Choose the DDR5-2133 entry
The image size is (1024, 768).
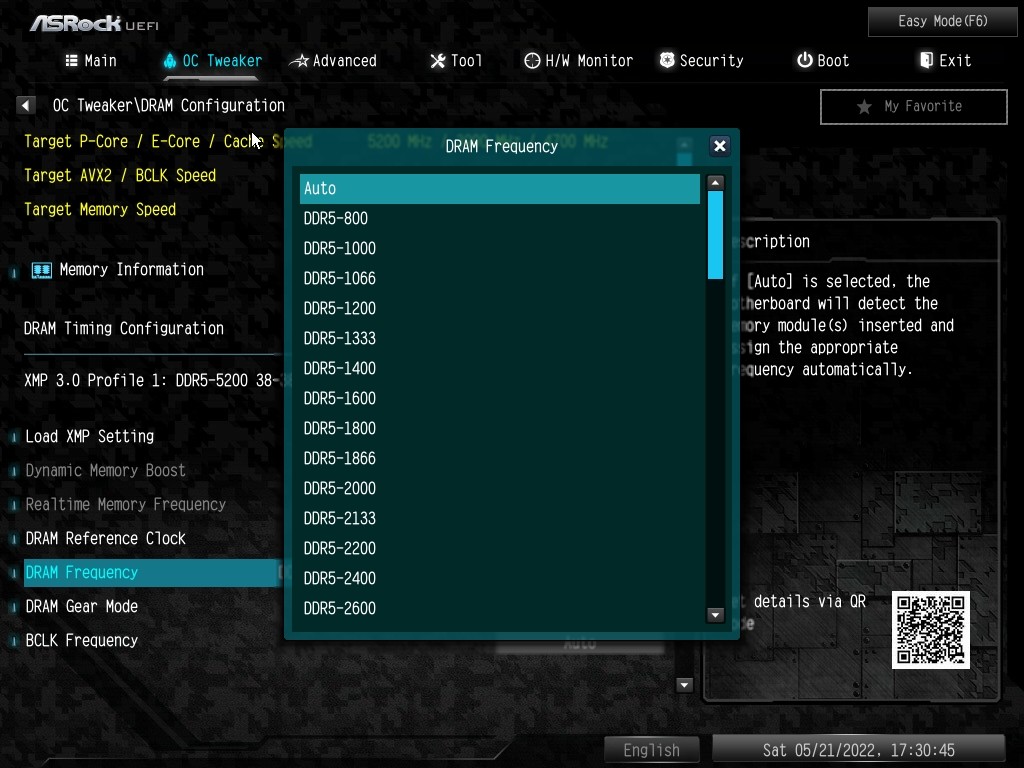pyautogui.click(x=499, y=518)
